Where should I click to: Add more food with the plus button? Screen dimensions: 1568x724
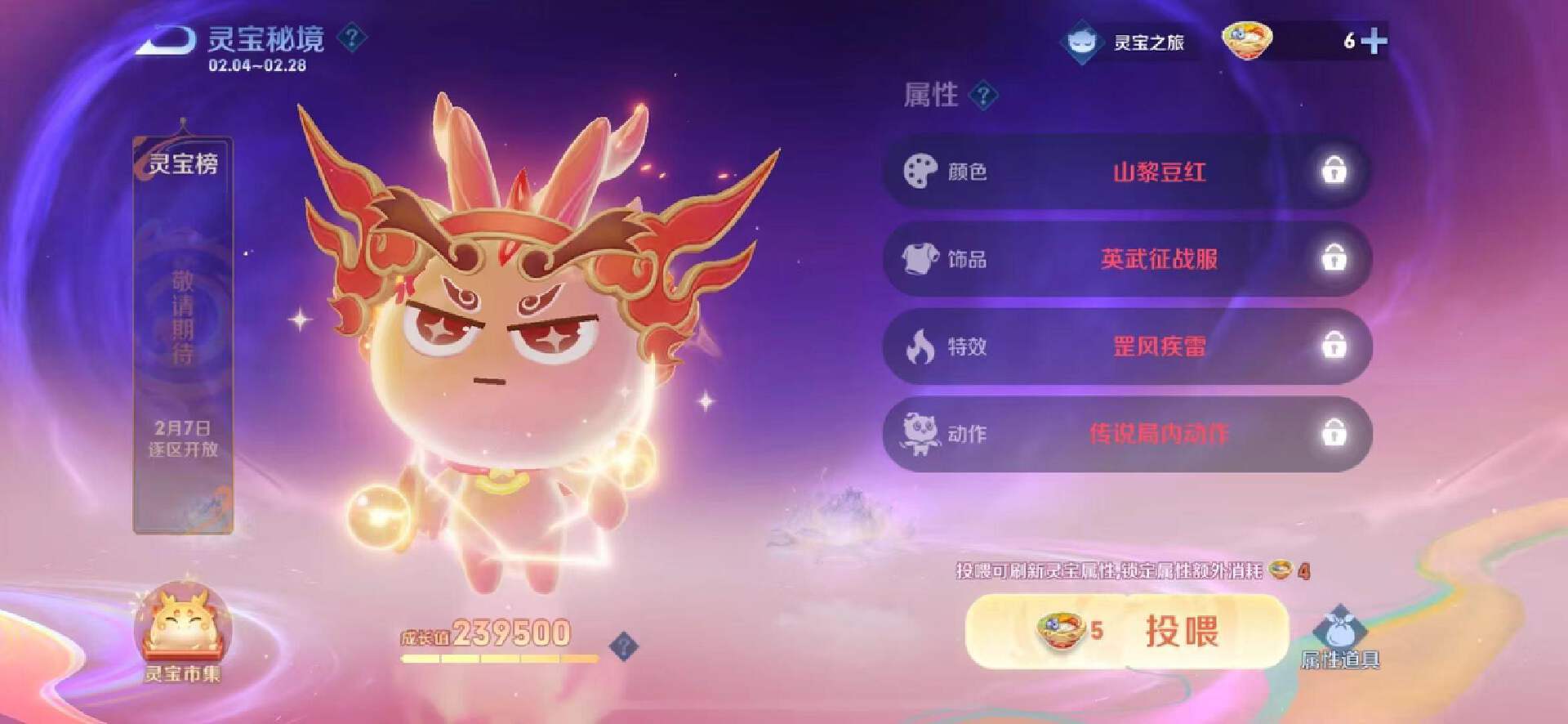click(1374, 41)
